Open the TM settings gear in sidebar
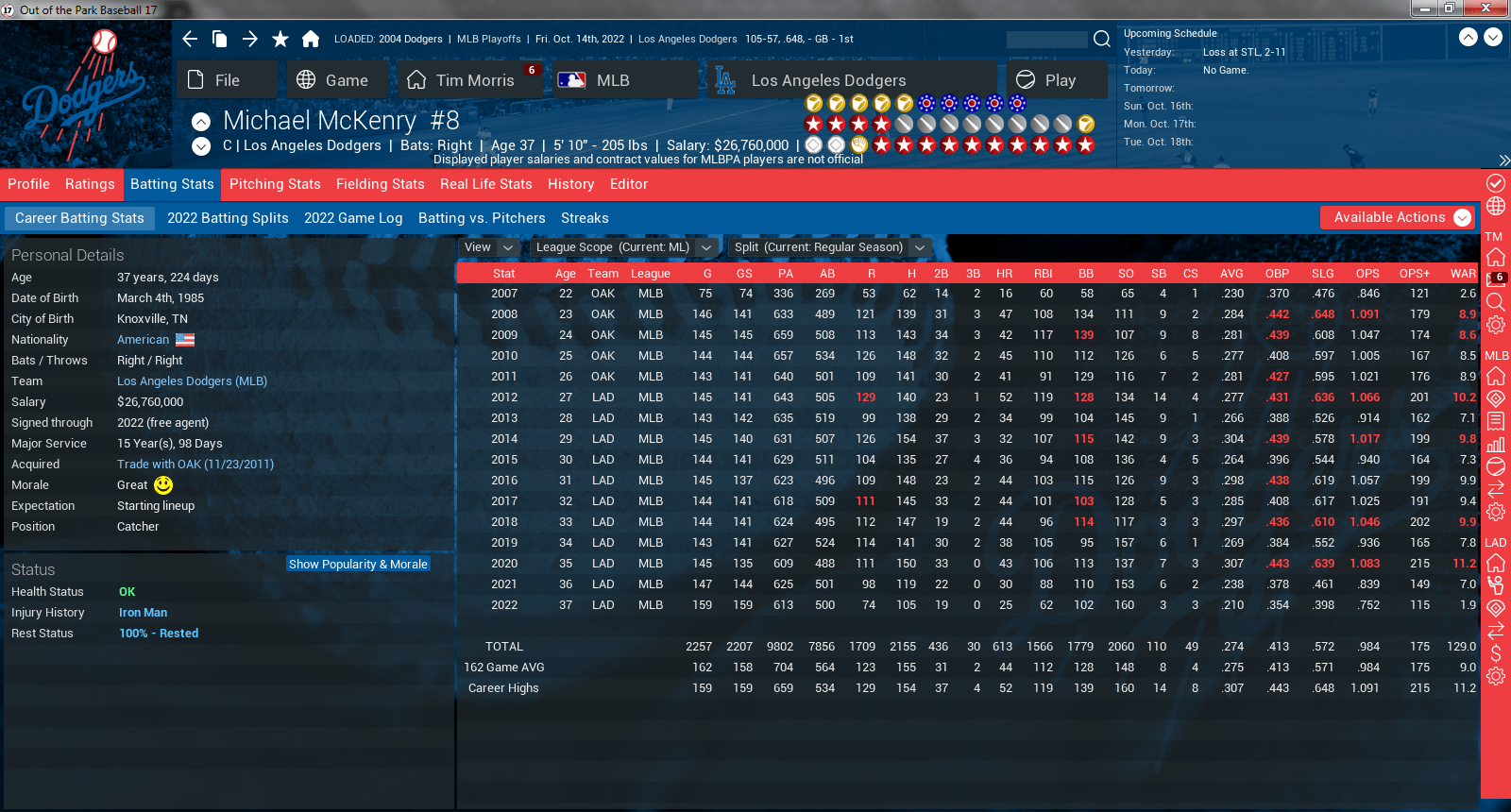Screen dimensions: 1511x812 tap(1495, 324)
